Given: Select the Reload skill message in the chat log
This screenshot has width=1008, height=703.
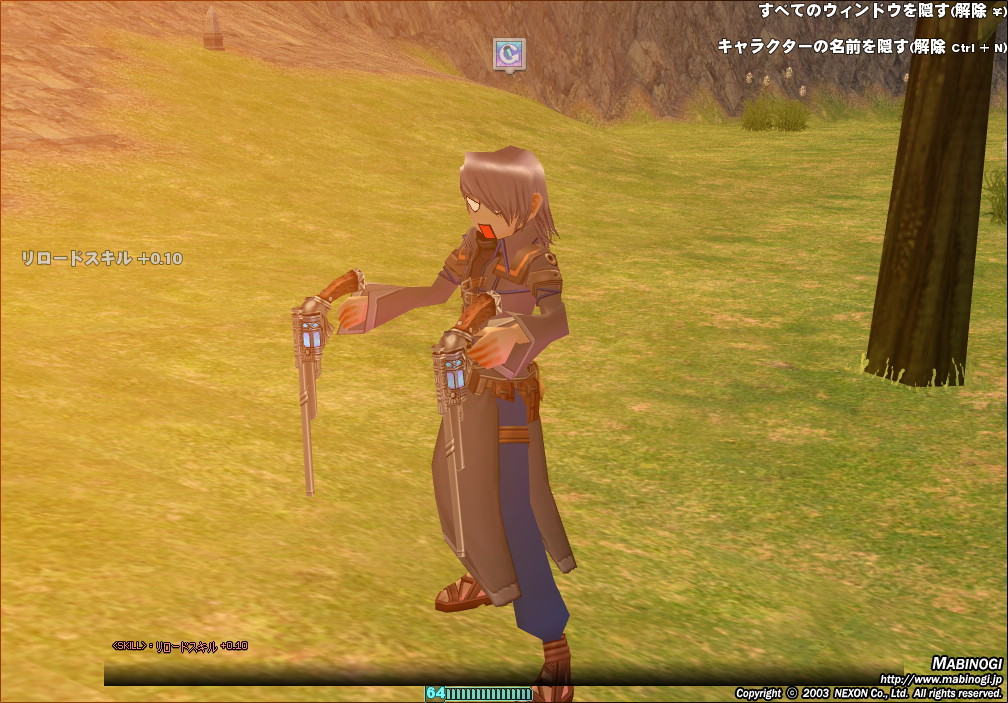Looking at the screenshot, I should click(x=180, y=646).
